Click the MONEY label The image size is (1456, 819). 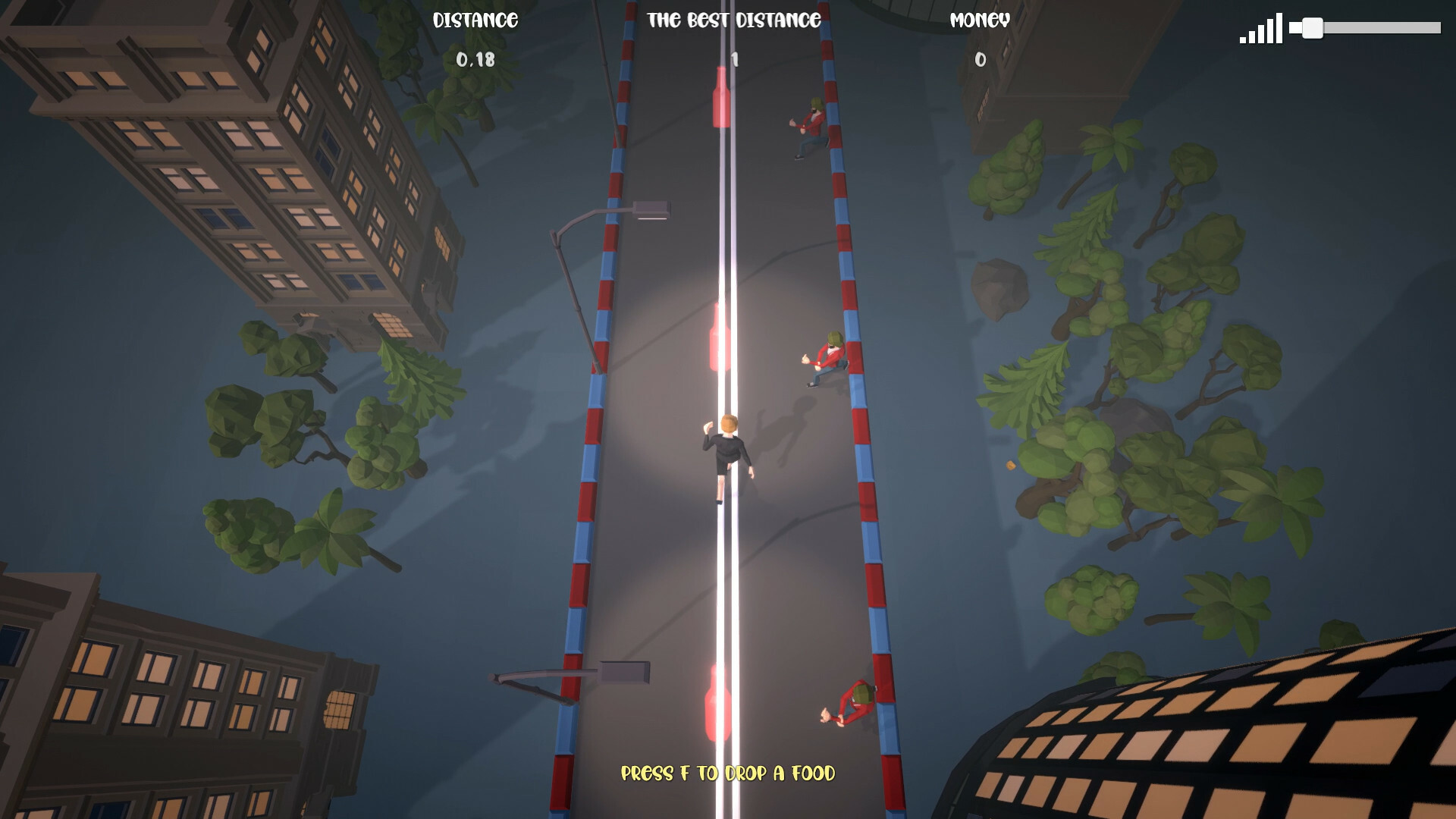click(979, 20)
